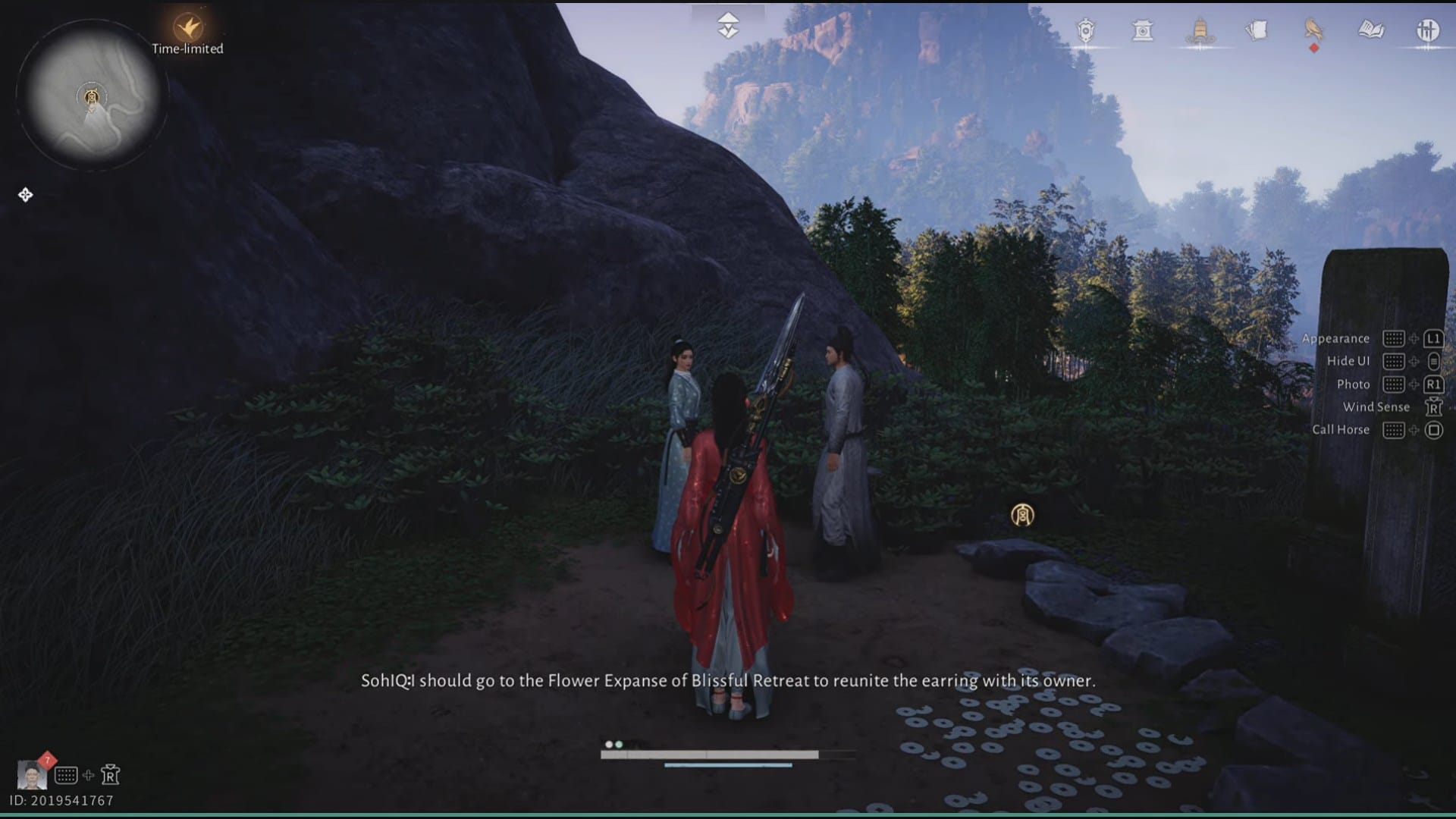
Task: Open the shield emblem menu icon
Action: (1086, 30)
